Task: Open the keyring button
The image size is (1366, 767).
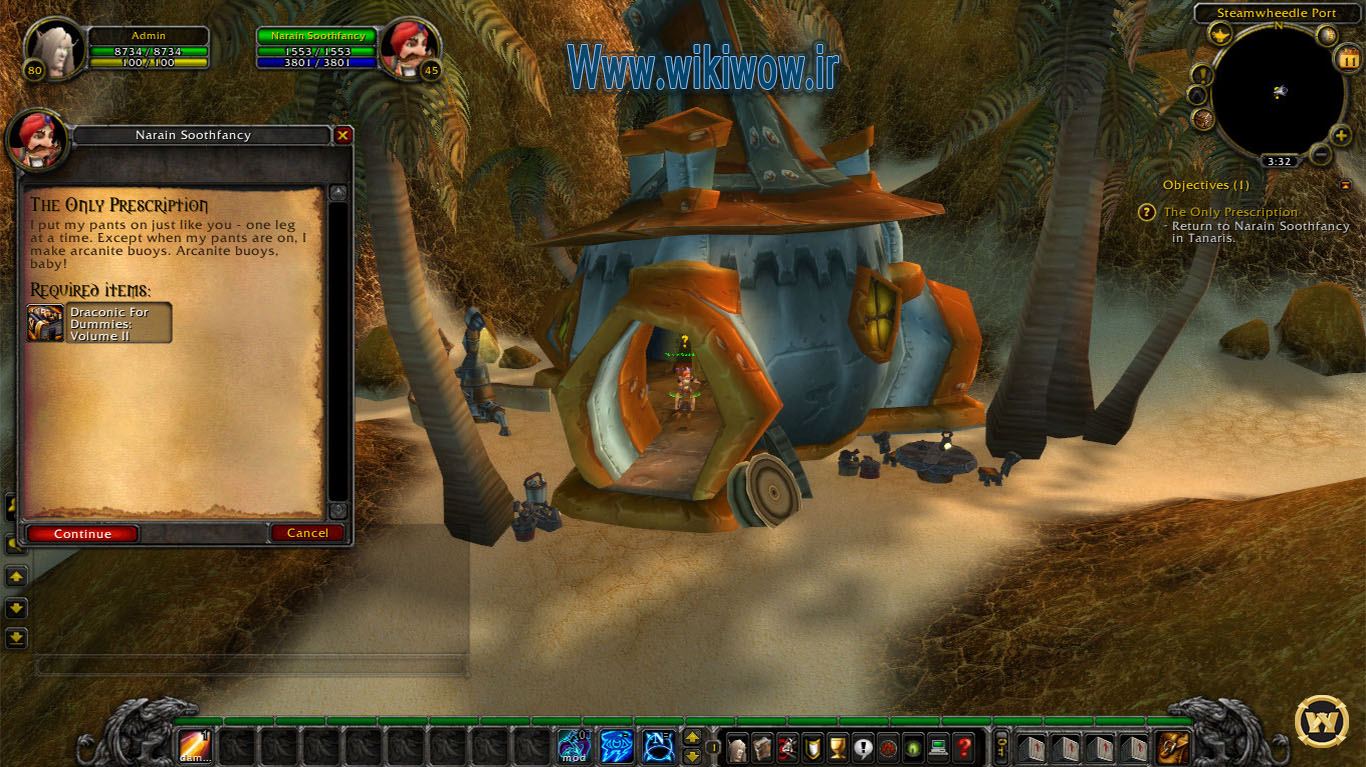Action: [x=1001, y=747]
